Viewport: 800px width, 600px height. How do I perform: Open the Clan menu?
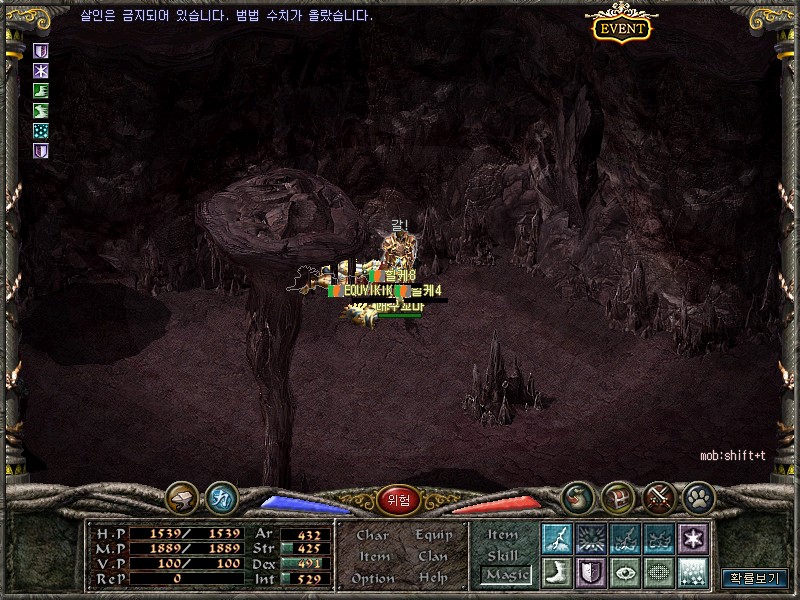click(x=433, y=556)
